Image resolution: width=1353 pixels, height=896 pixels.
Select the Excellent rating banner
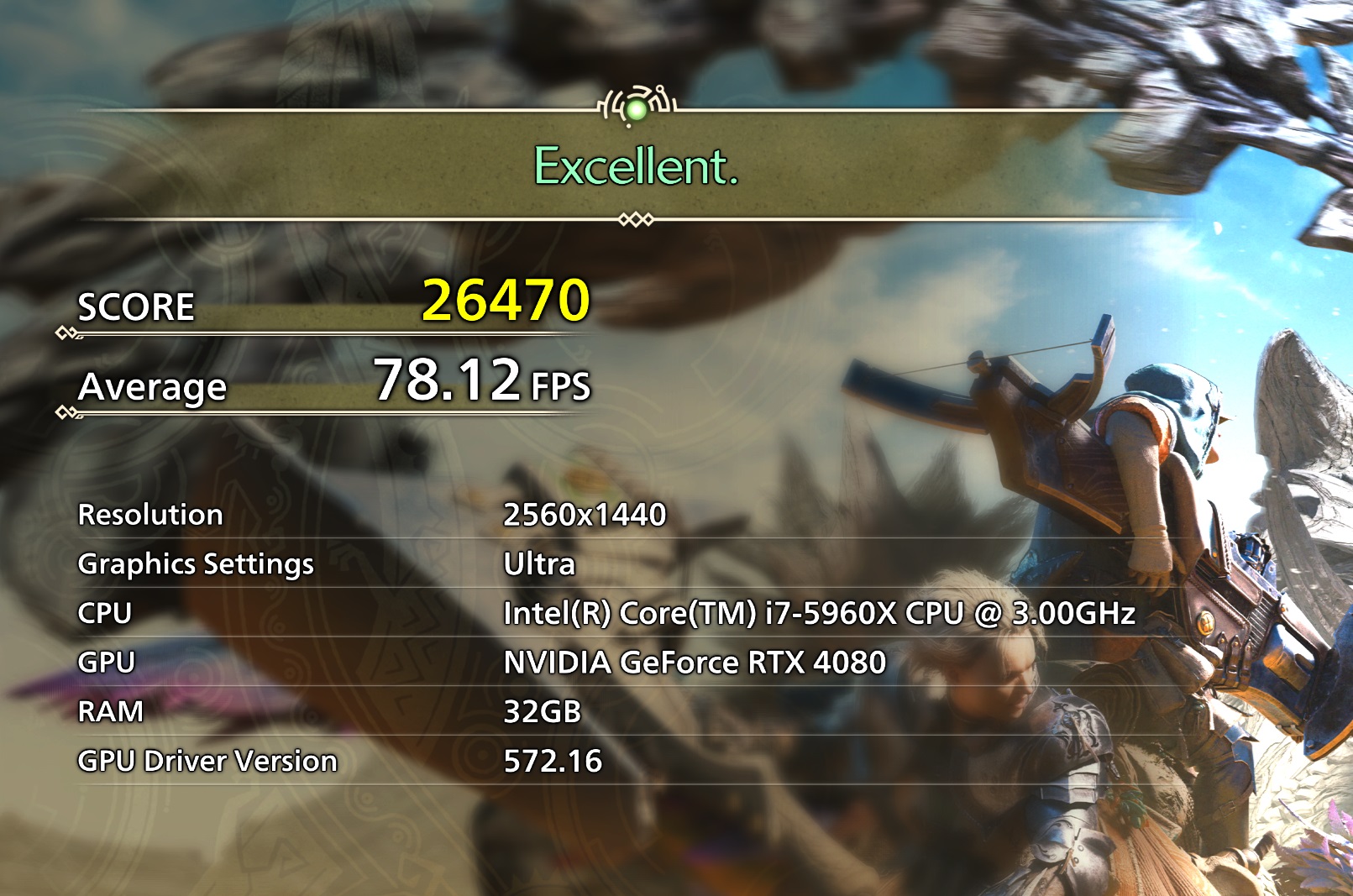634,168
